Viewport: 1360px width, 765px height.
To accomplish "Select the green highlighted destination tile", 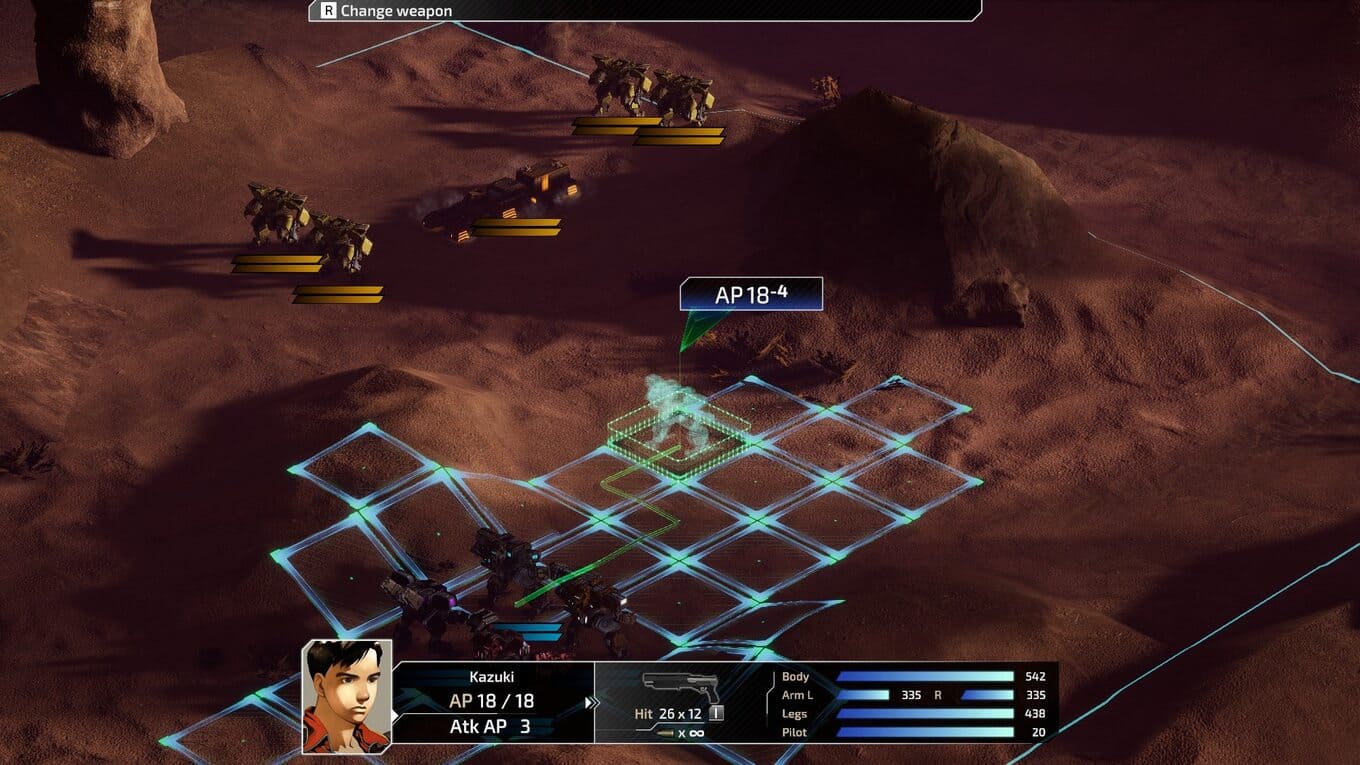I will 678,432.
